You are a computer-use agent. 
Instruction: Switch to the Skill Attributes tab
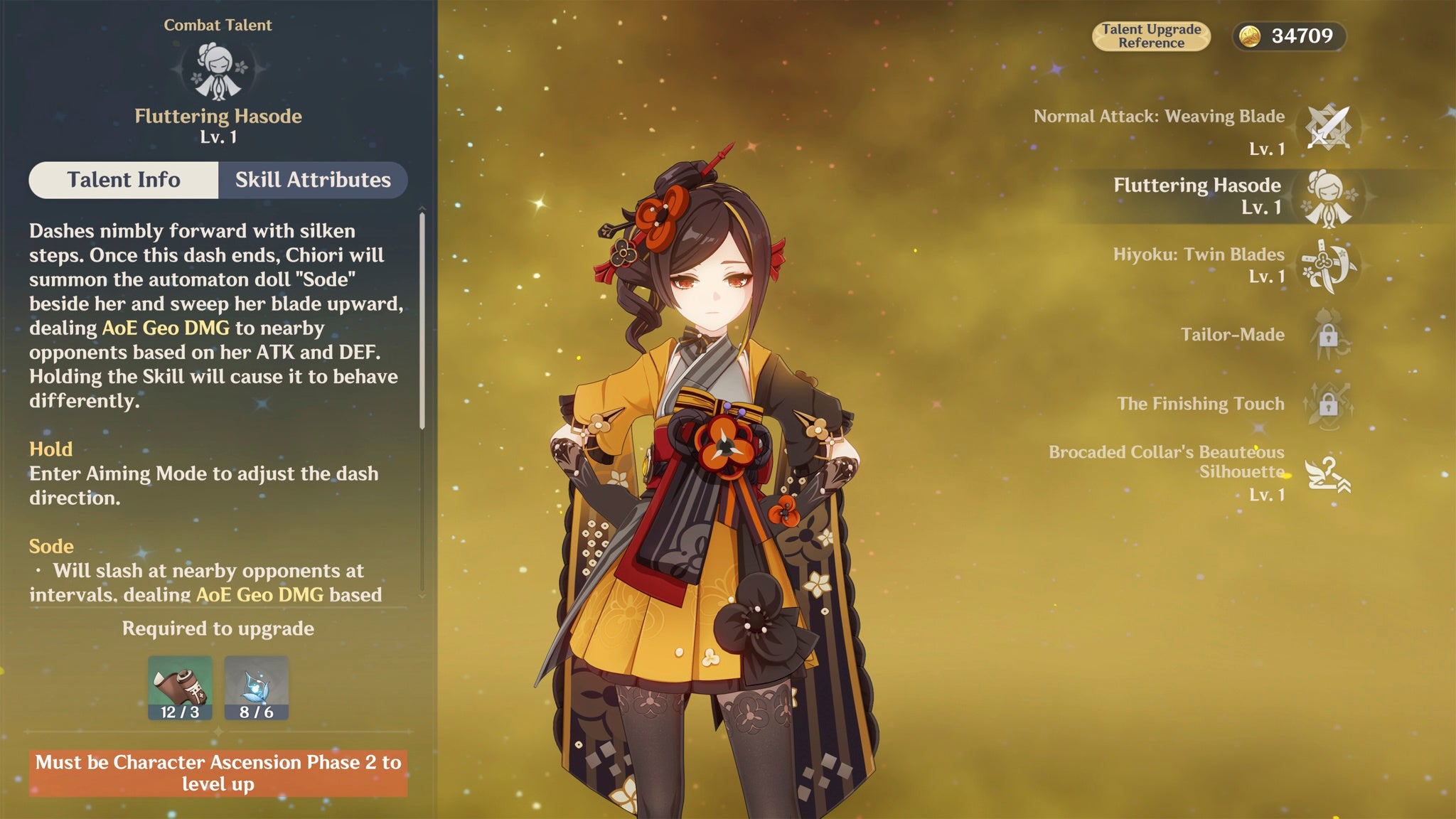click(x=313, y=181)
